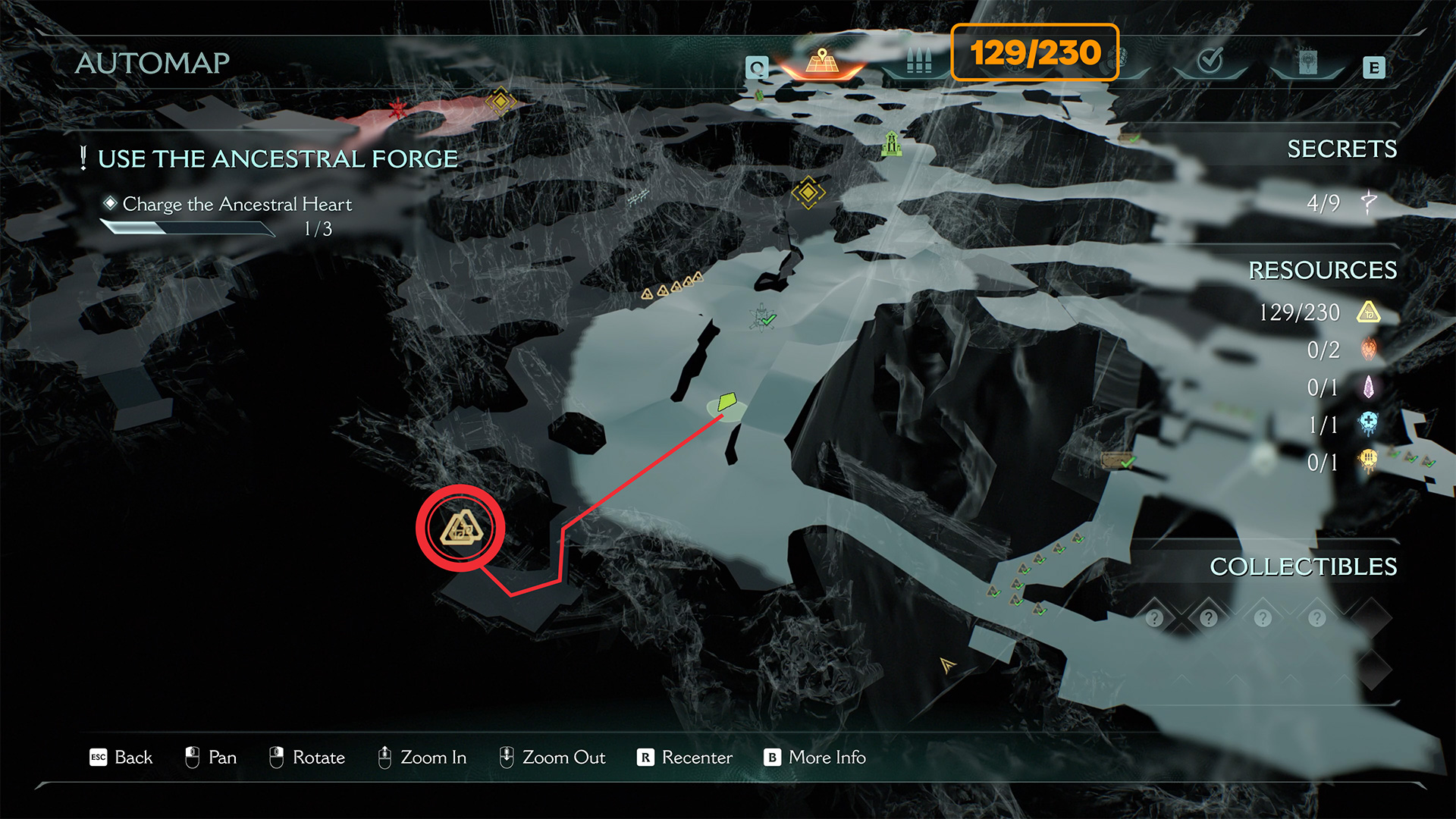Click the red demon marker on the map
Image resolution: width=1456 pixels, height=819 pixels.
(397, 109)
